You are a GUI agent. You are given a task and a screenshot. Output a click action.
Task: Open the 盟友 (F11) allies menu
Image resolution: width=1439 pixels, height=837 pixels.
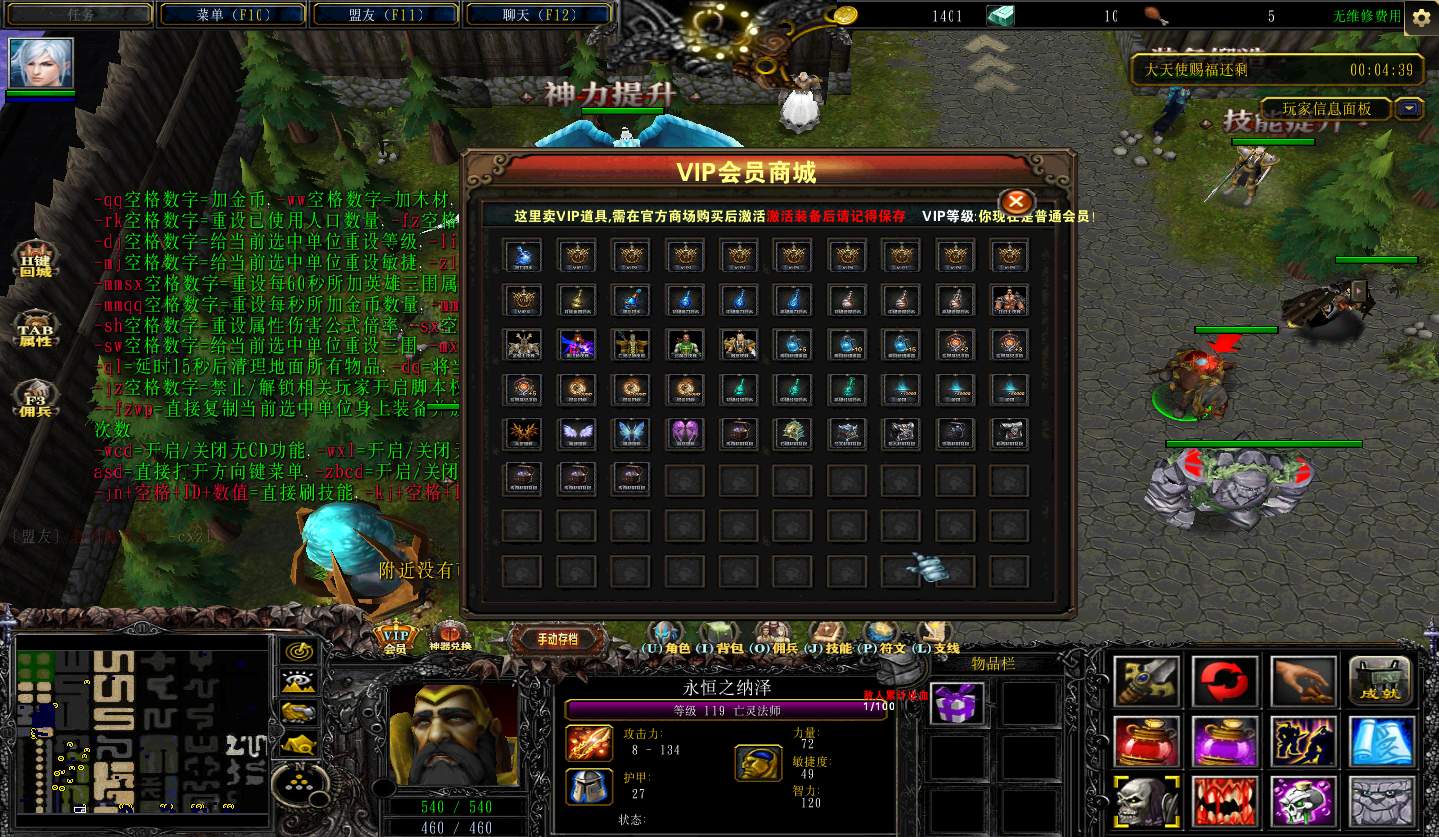tap(386, 15)
